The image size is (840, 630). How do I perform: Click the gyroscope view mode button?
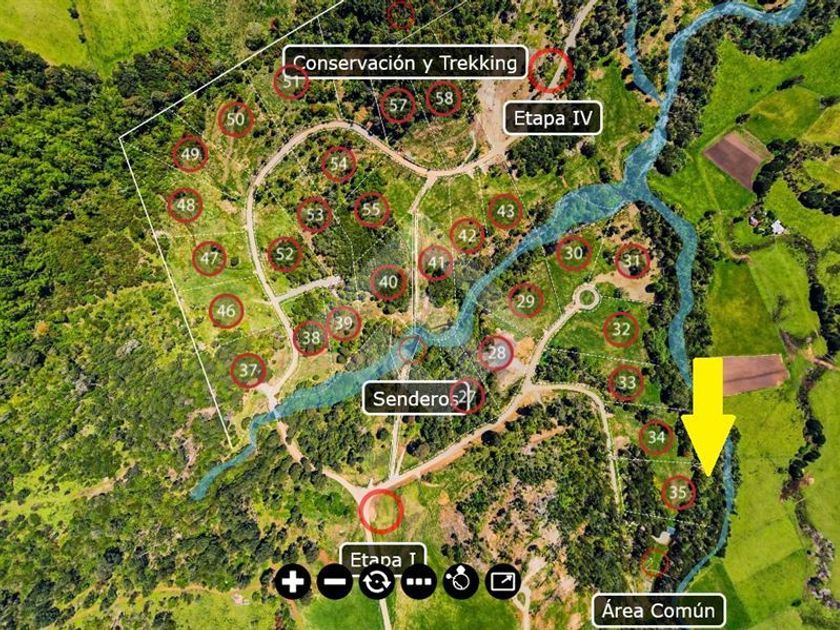(461, 580)
